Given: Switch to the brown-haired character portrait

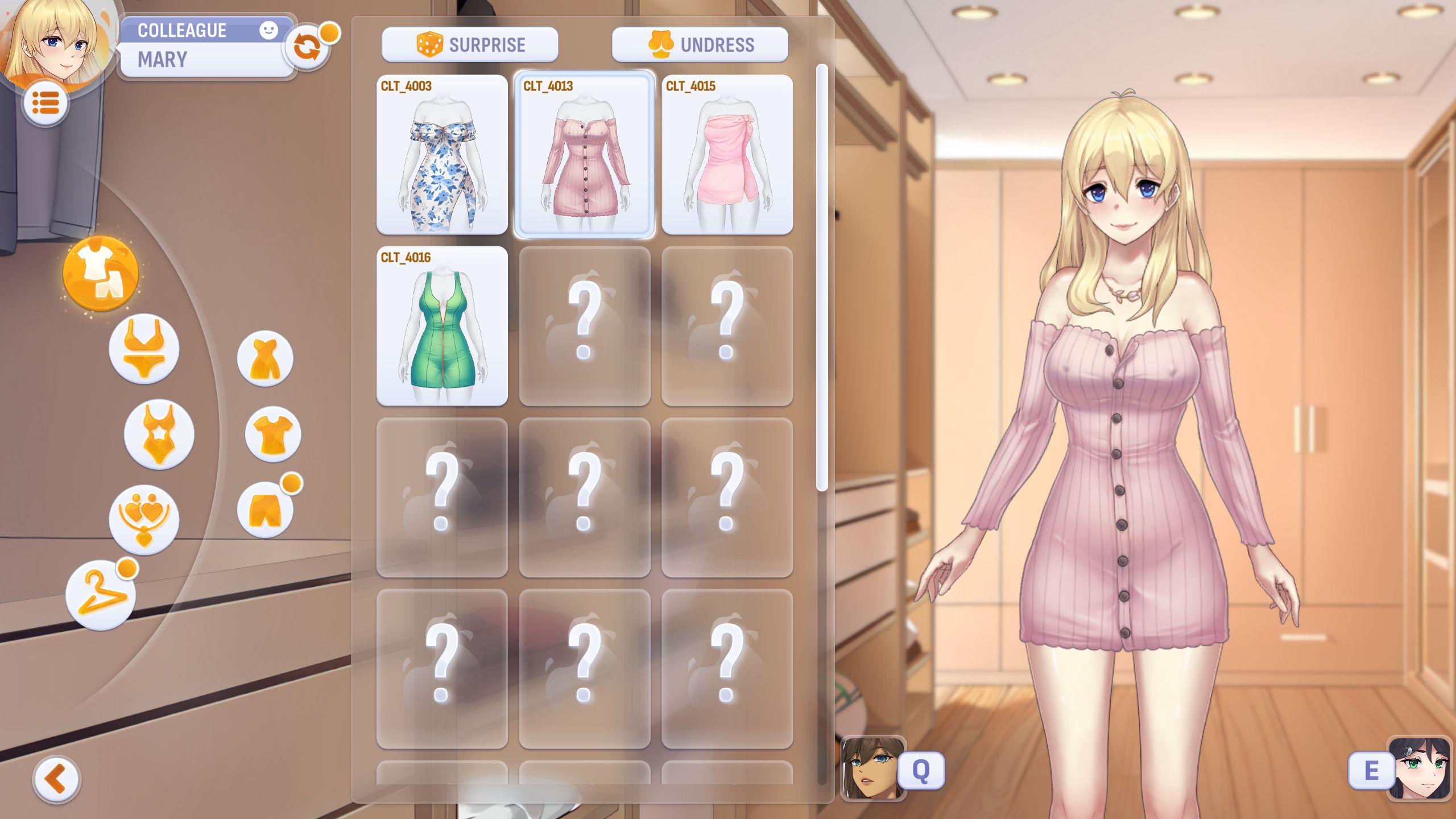Looking at the screenshot, I should tap(872, 768).
